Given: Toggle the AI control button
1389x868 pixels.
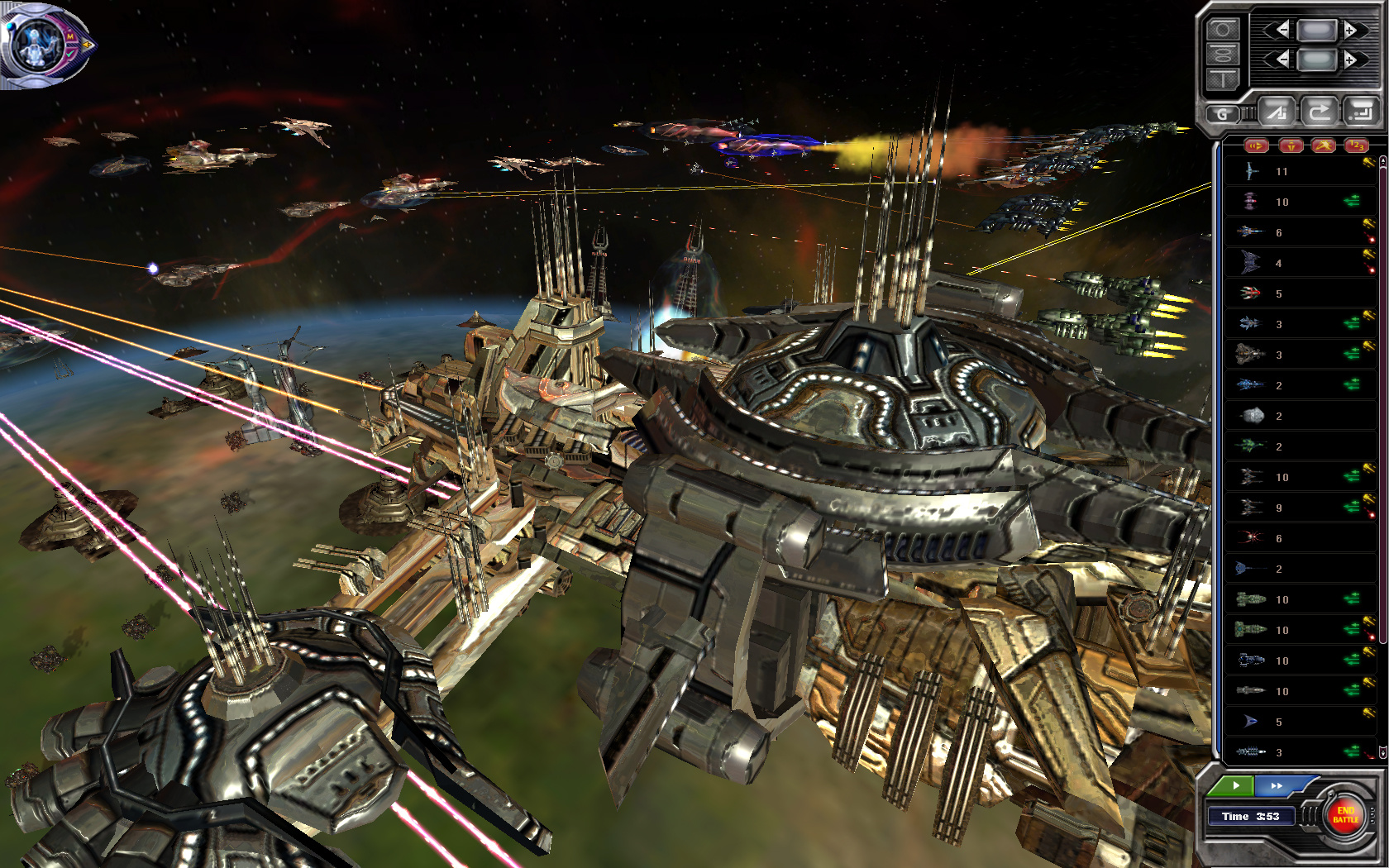Looking at the screenshot, I should [x=1278, y=112].
